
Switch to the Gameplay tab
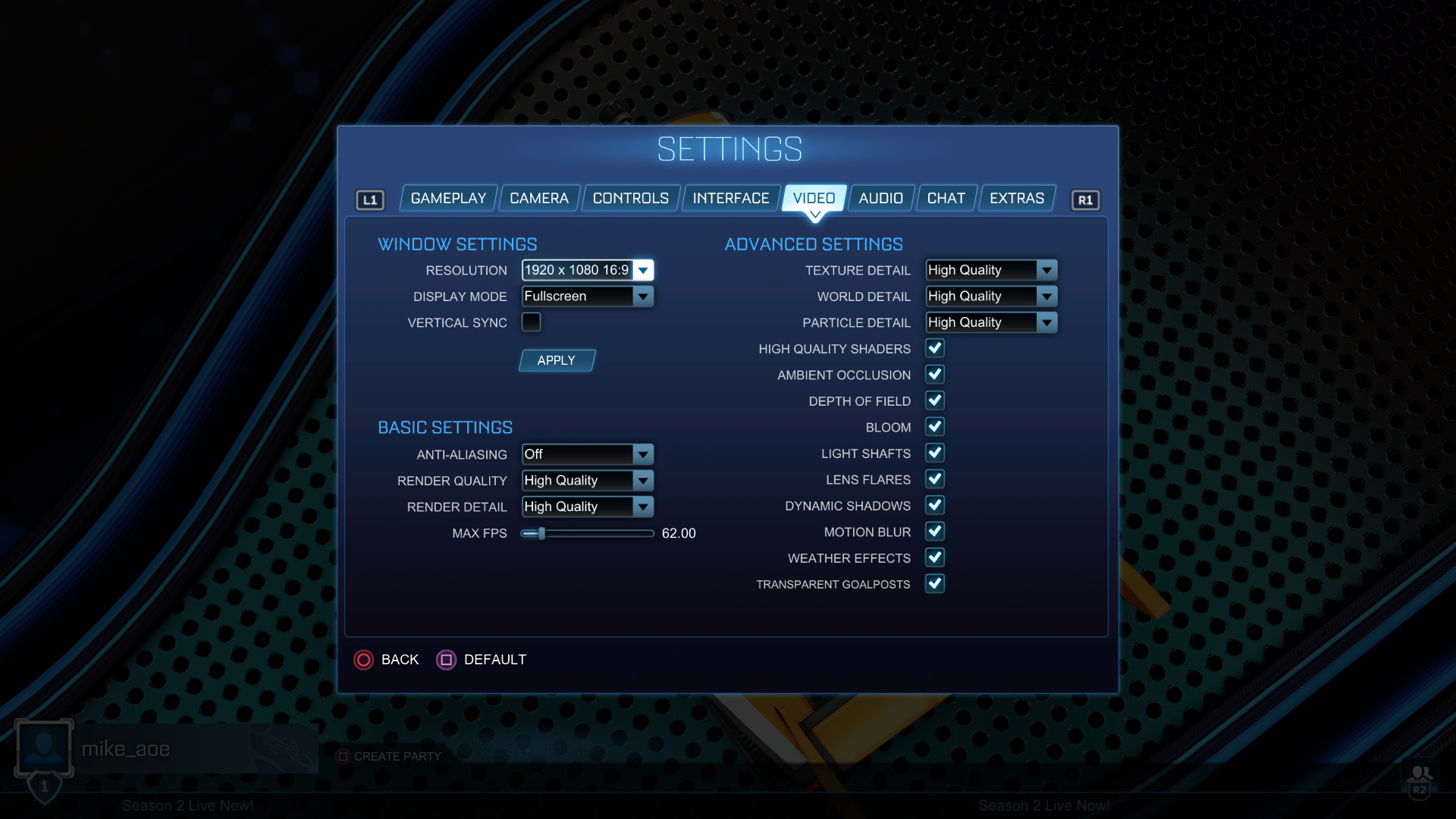[448, 199]
